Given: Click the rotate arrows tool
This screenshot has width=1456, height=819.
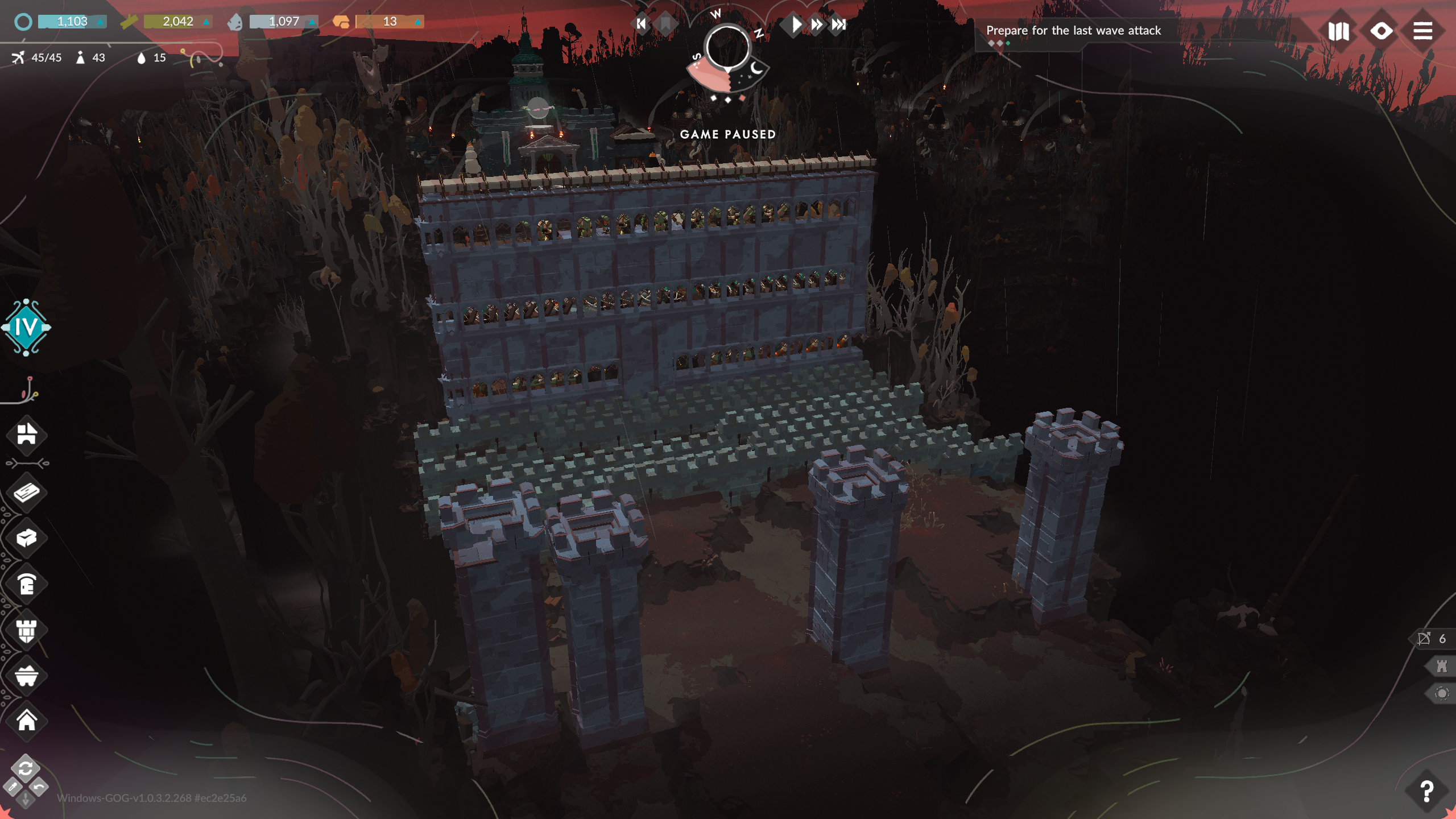Looking at the screenshot, I should (26, 769).
